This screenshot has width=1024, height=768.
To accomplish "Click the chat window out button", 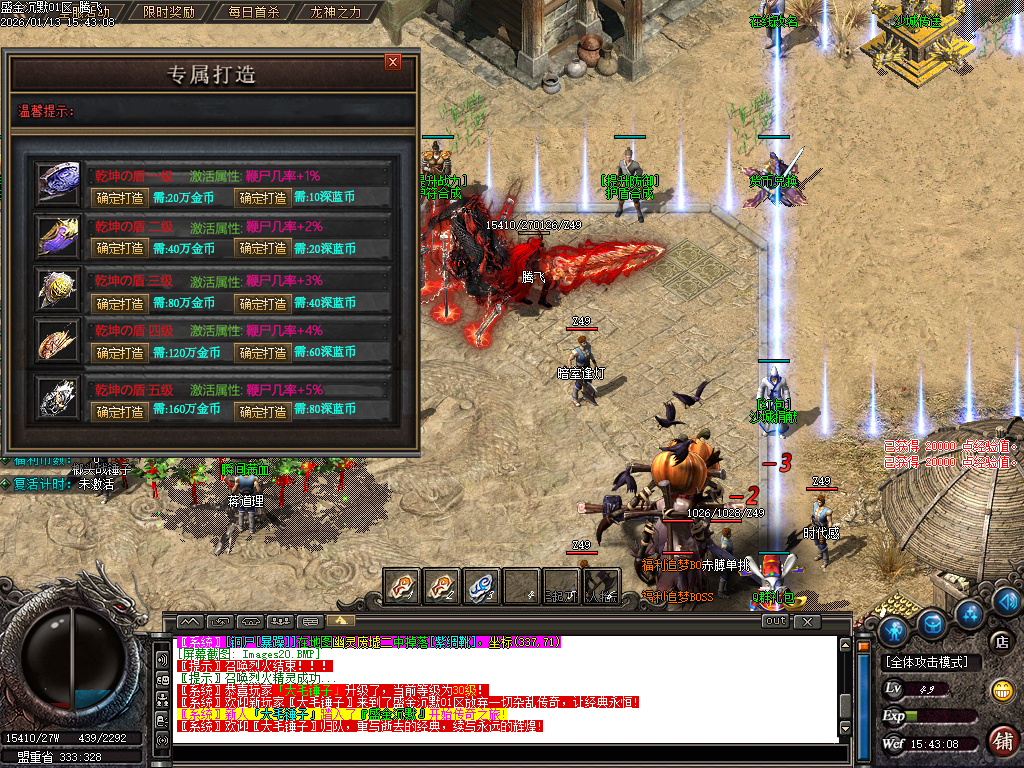I will click(x=774, y=621).
